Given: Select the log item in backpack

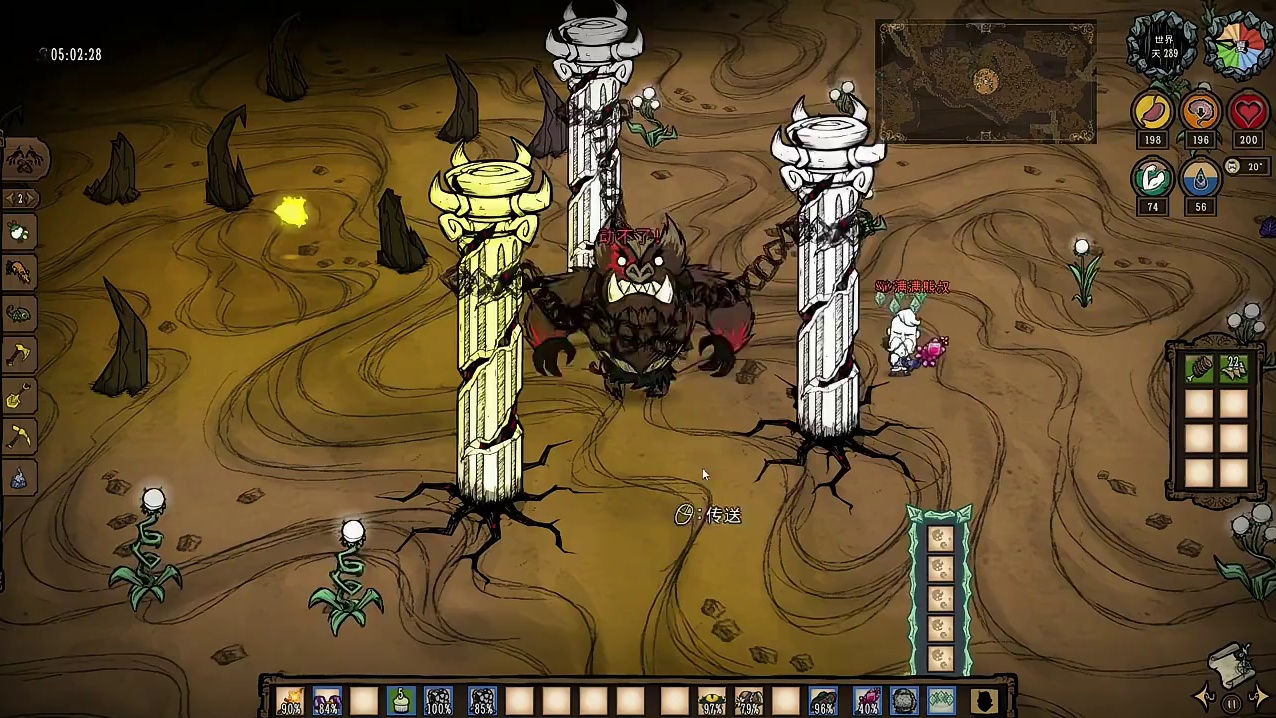Looking at the screenshot, I should (1199, 368).
